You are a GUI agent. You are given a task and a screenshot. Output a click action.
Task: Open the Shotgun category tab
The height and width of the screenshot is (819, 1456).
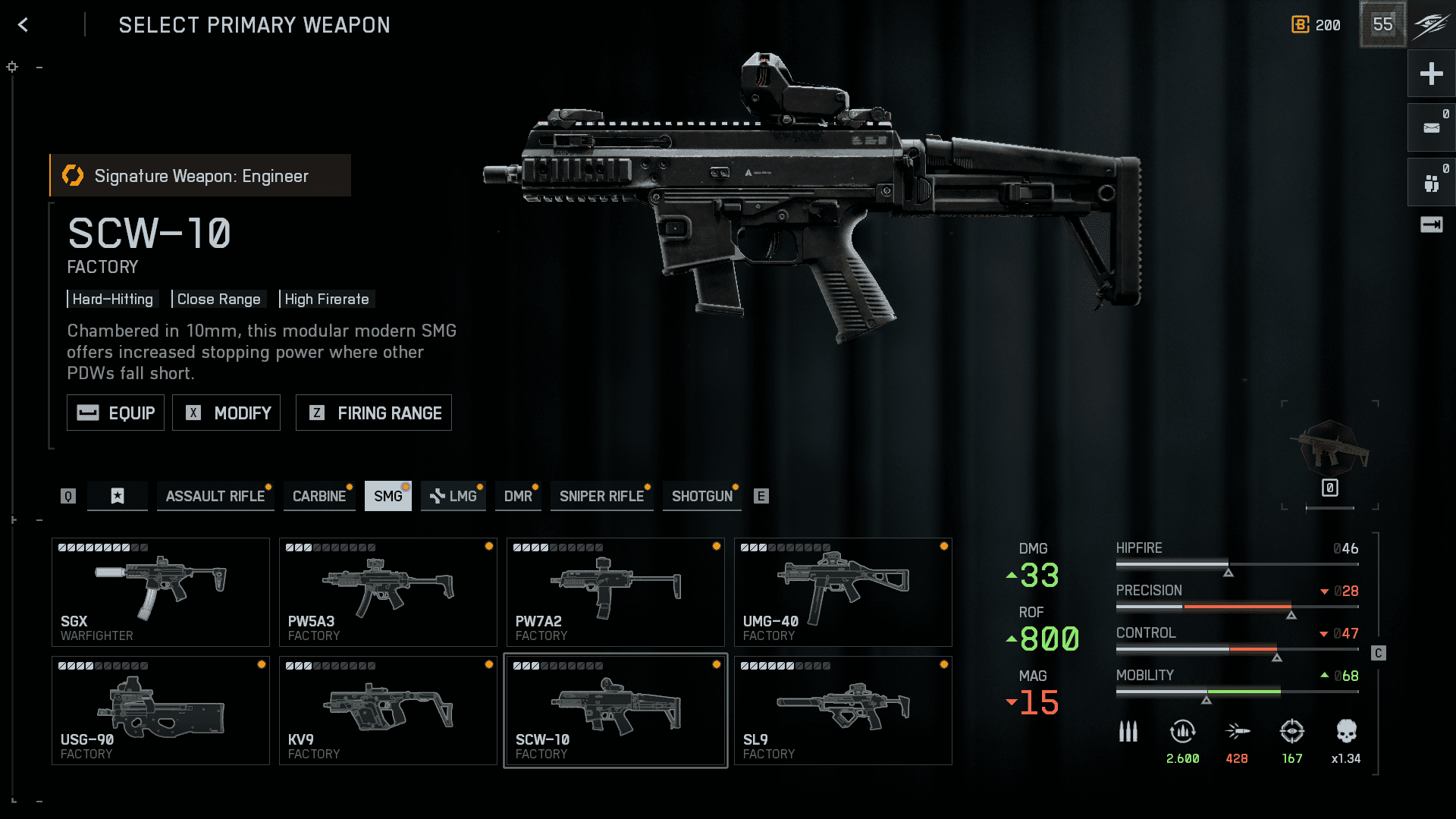[701, 496]
